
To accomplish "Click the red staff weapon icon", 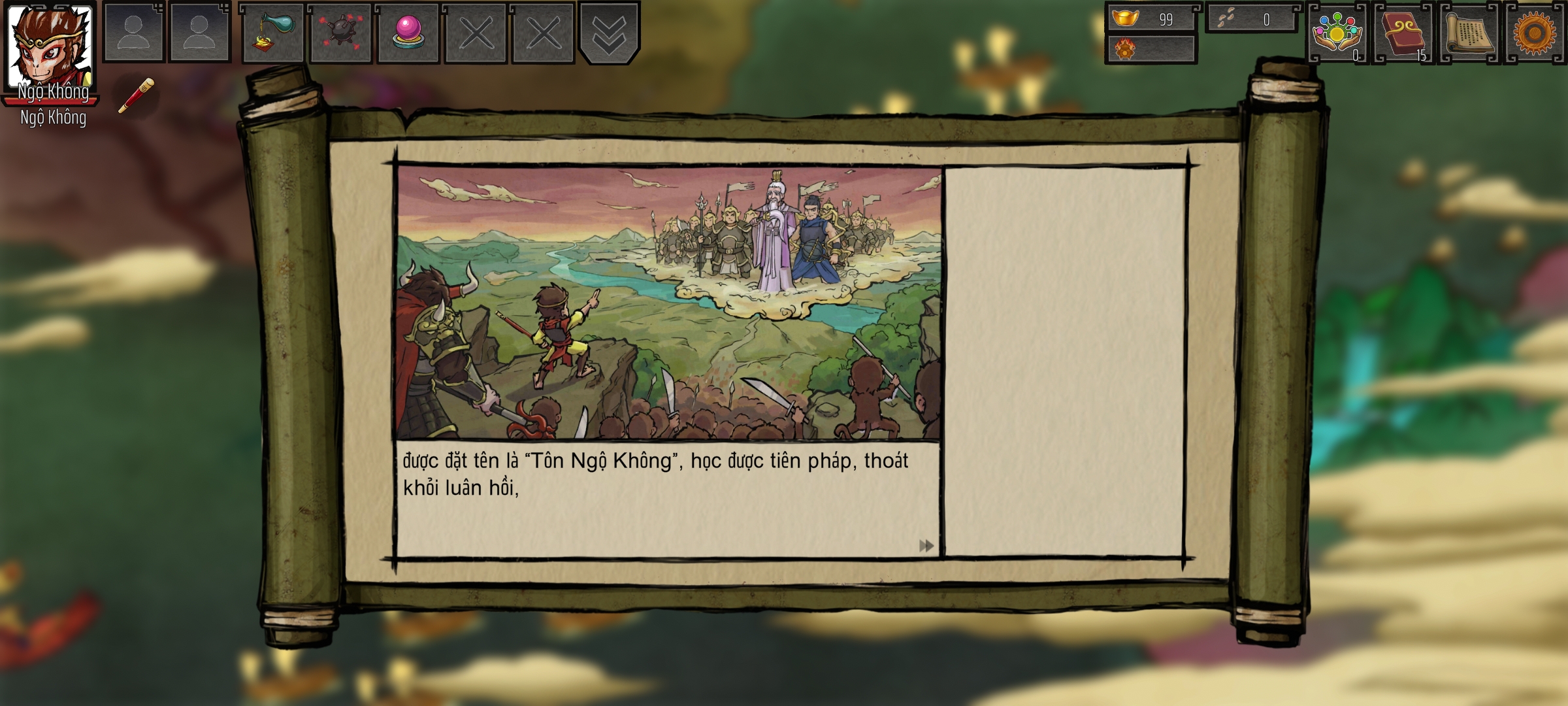I will tap(137, 96).
